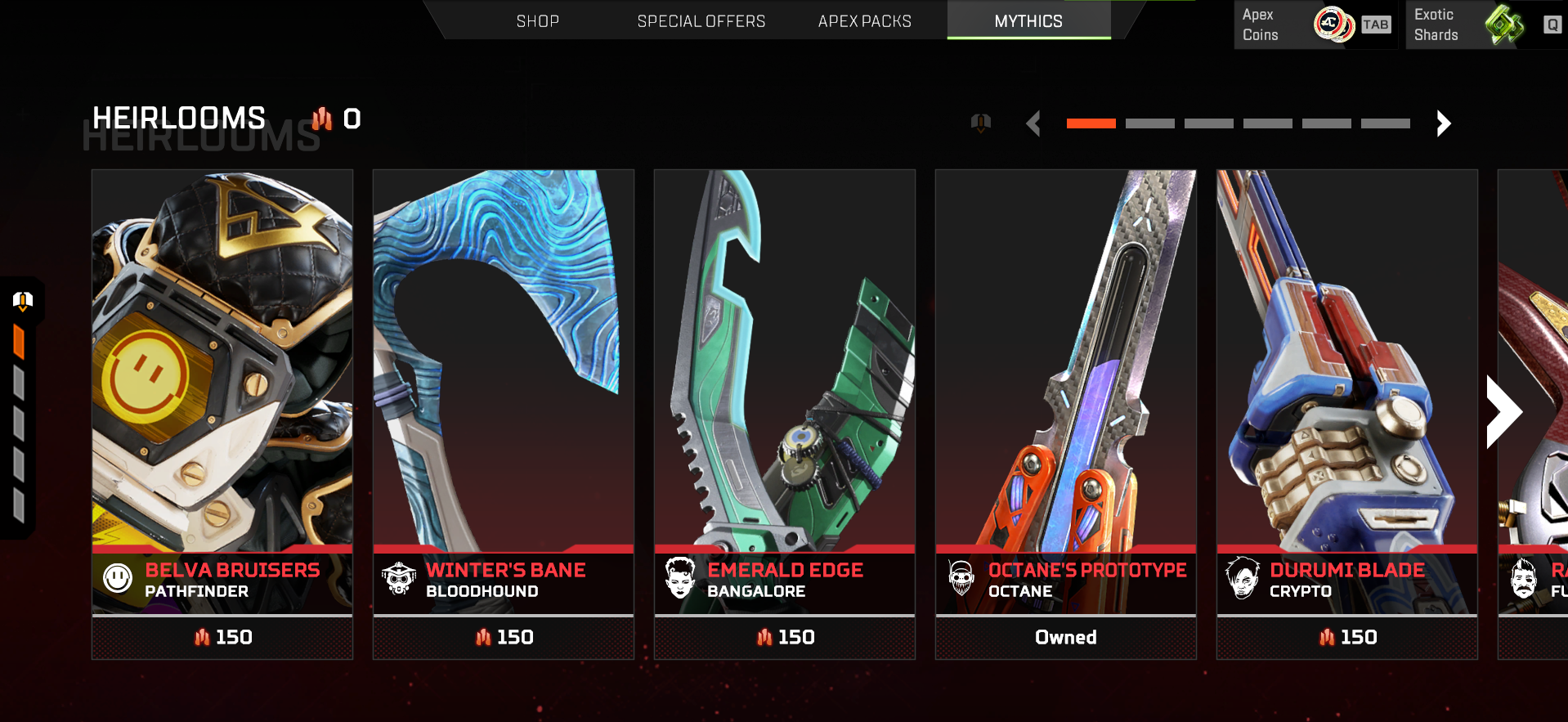Purchase Durumi Blade for 150 shards
Screen dimensions: 1568x722
(x=1346, y=637)
